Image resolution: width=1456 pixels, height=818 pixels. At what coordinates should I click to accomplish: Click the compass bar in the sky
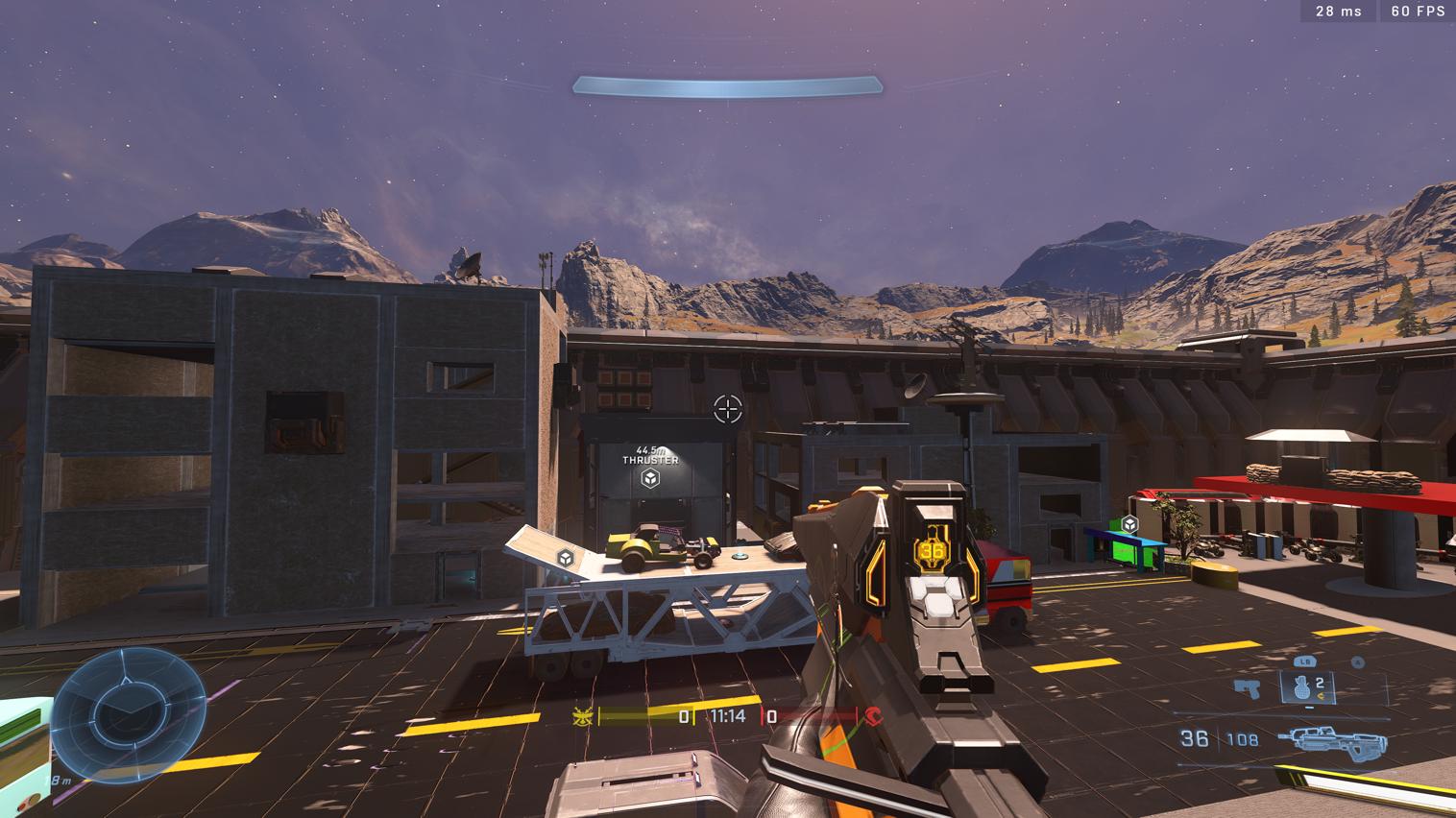[727, 86]
